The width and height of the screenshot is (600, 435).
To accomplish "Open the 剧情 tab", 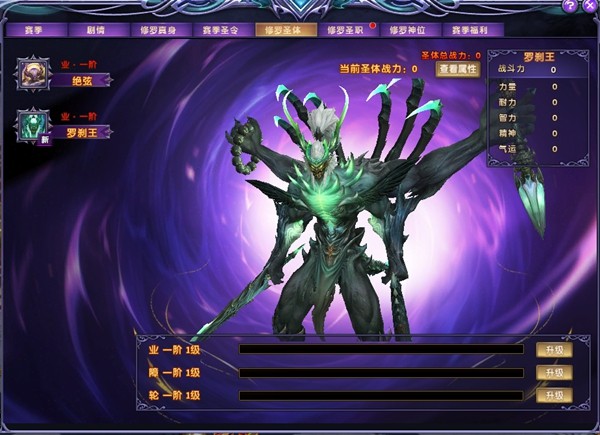I will point(96,30).
